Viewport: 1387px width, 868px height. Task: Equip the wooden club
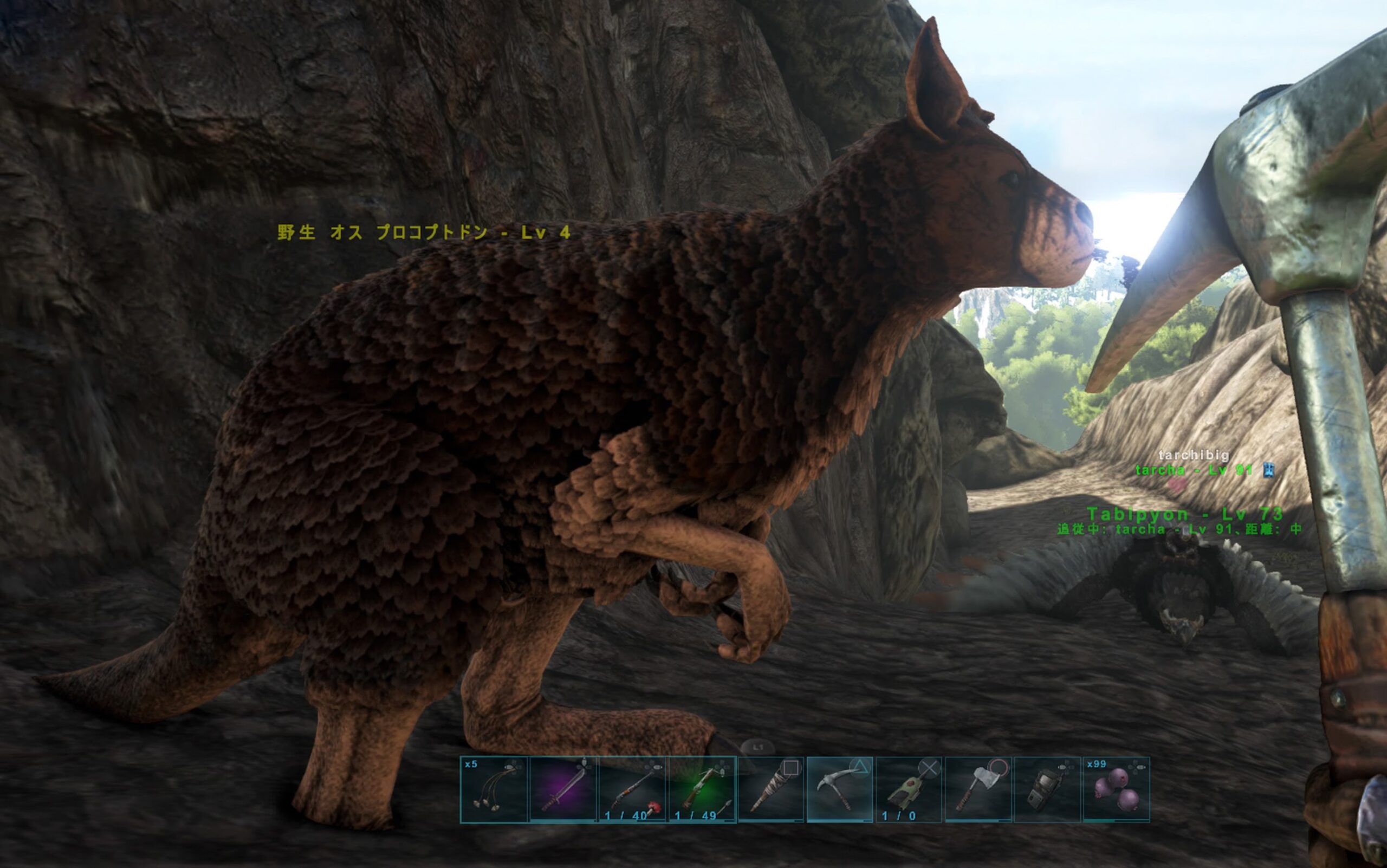point(771,789)
